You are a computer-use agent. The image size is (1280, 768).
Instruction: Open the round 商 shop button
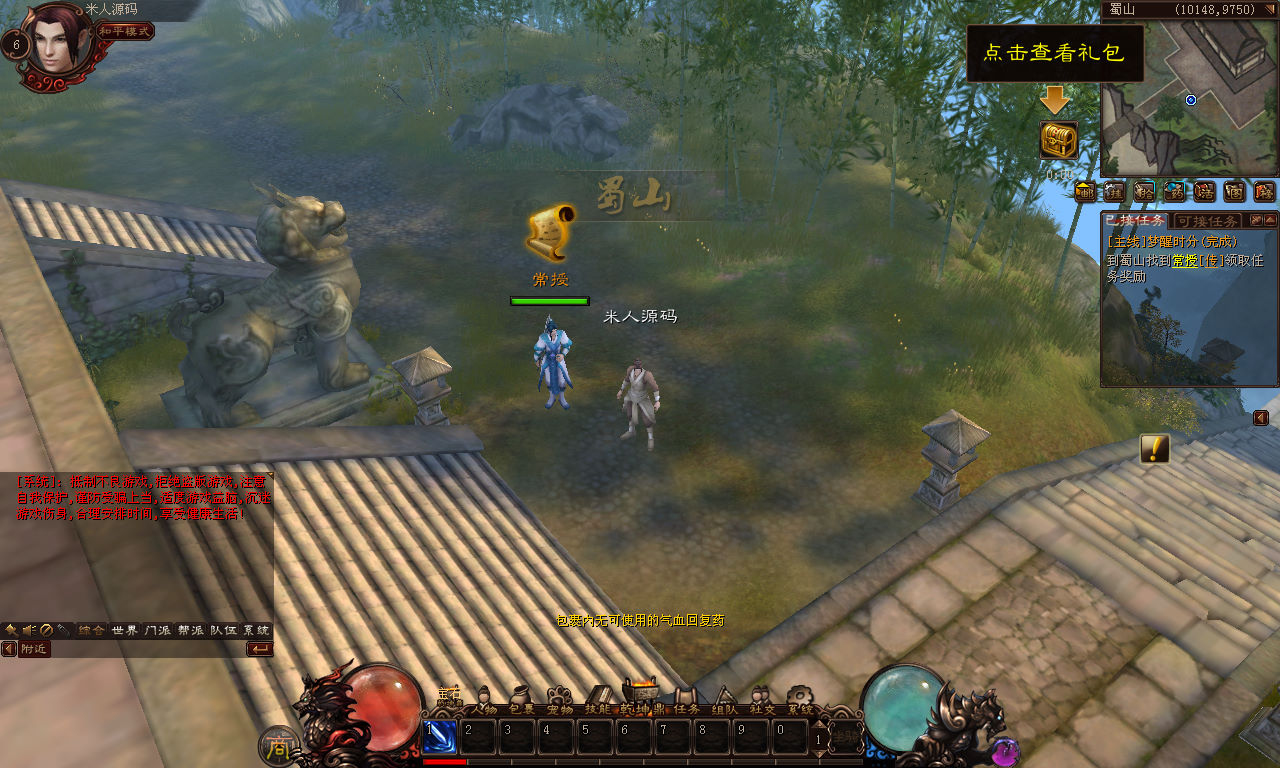click(278, 746)
